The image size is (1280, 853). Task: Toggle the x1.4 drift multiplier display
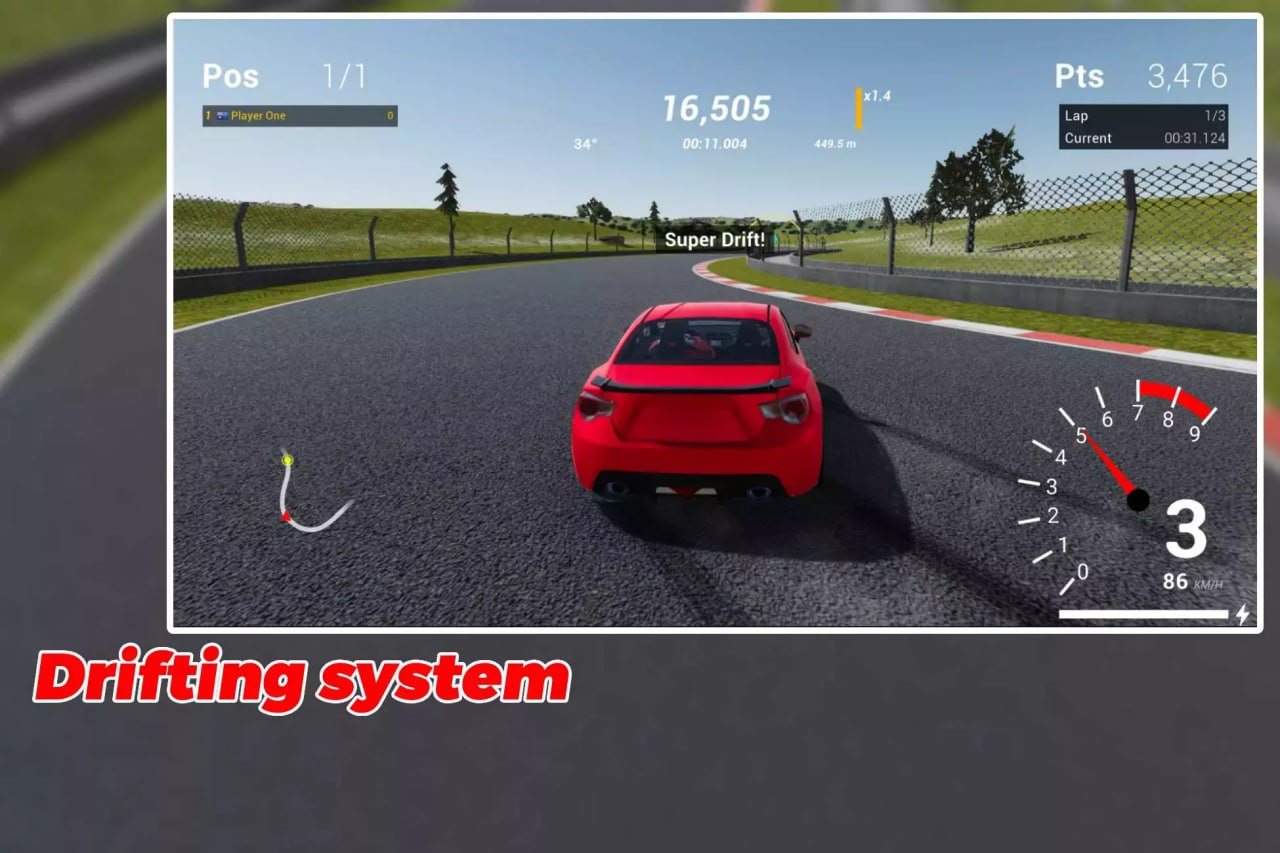[x=873, y=96]
